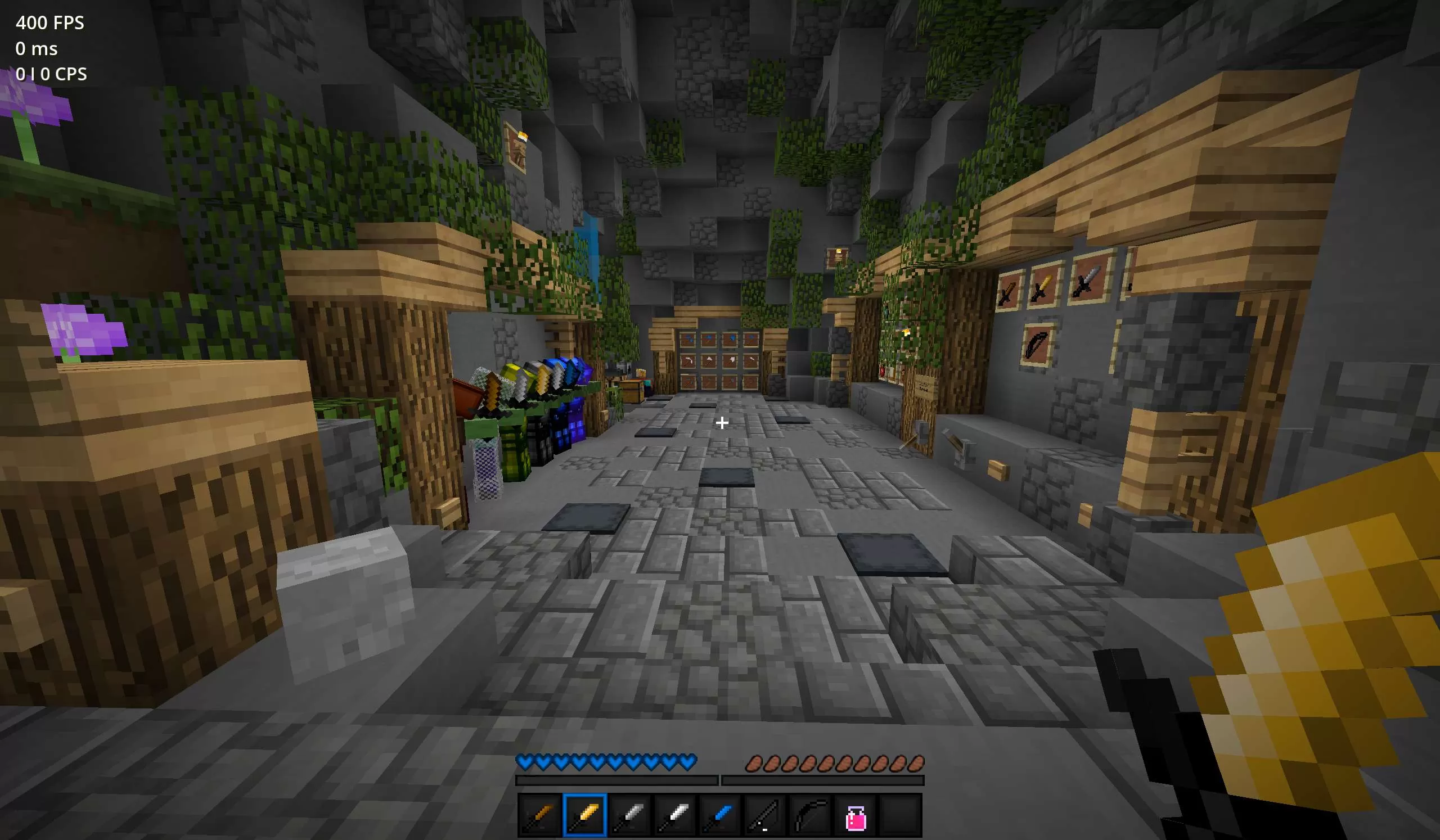This screenshot has width=1440, height=840.
Task: Select the stone sword hotbar slot
Action: click(631, 815)
